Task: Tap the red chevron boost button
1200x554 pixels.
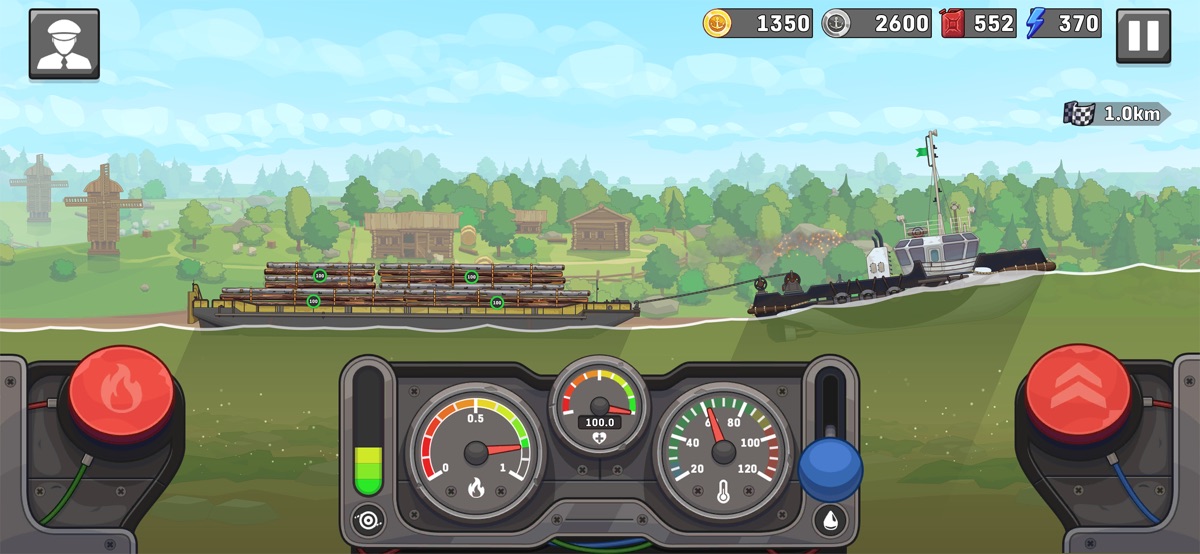Action: (x=1078, y=391)
